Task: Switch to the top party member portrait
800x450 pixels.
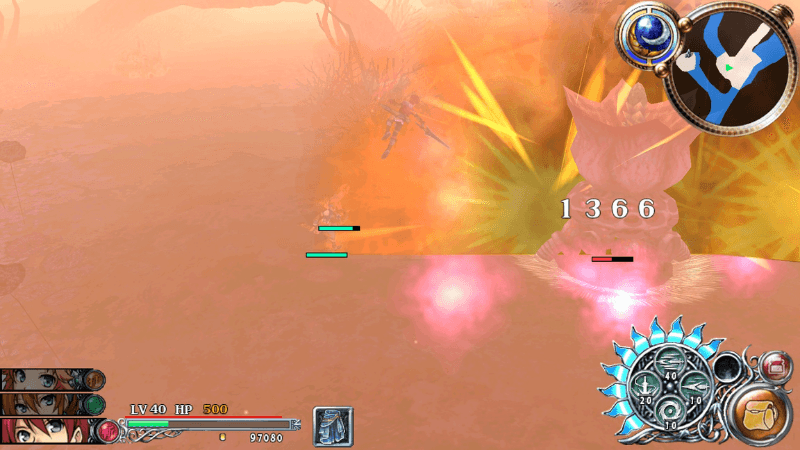Action: click(50, 380)
